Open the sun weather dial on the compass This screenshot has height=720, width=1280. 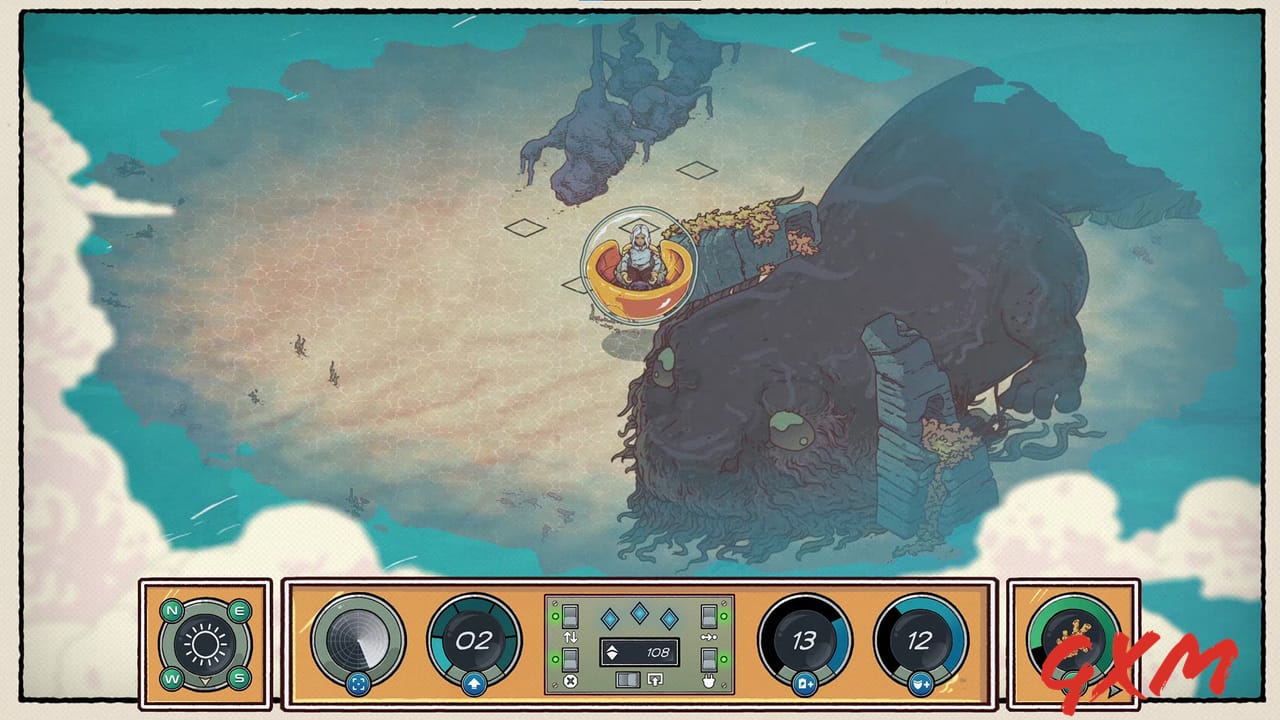pos(204,643)
